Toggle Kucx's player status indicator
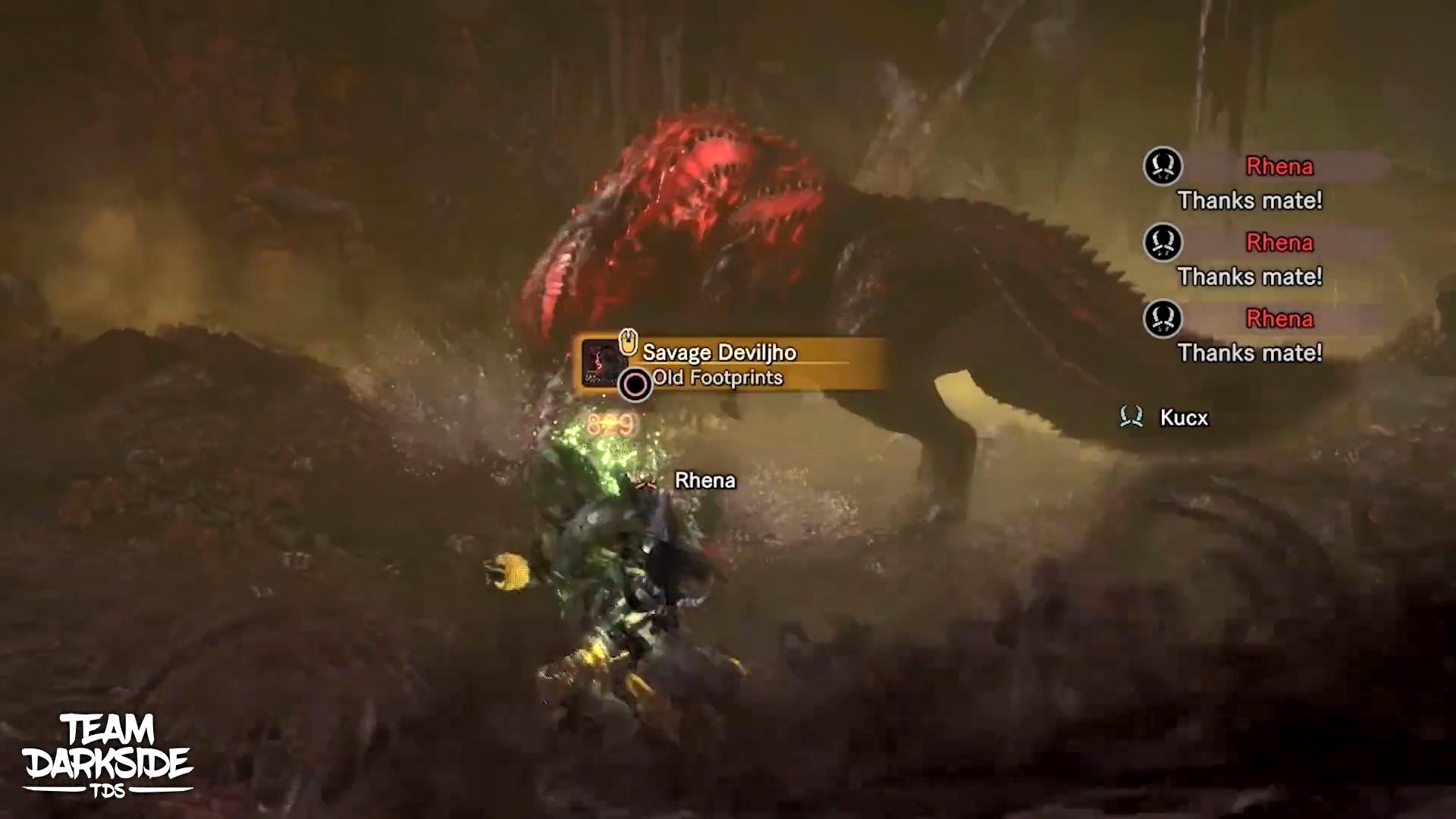The image size is (1456, 819). 1131,418
